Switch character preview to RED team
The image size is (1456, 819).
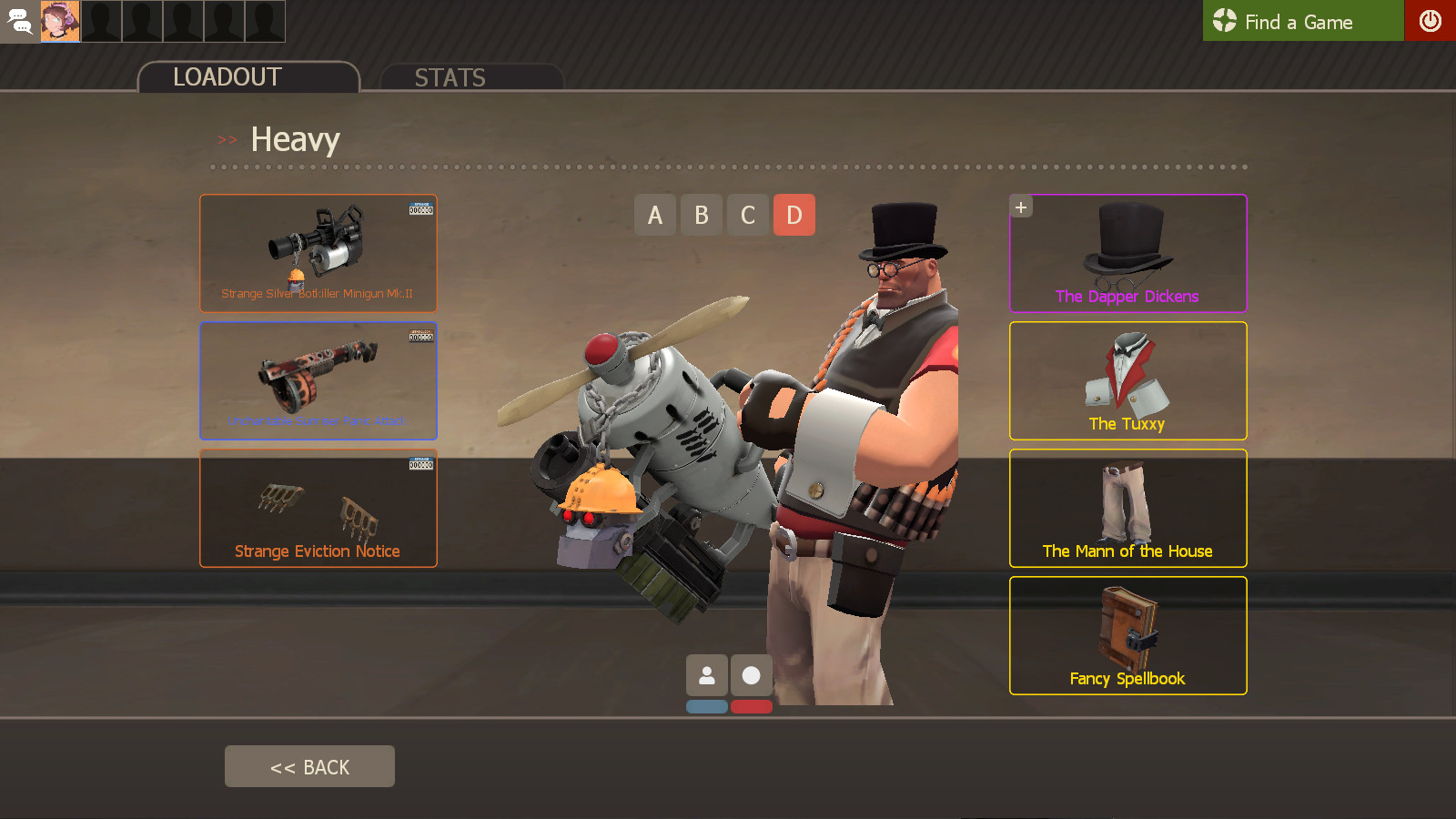tap(752, 706)
